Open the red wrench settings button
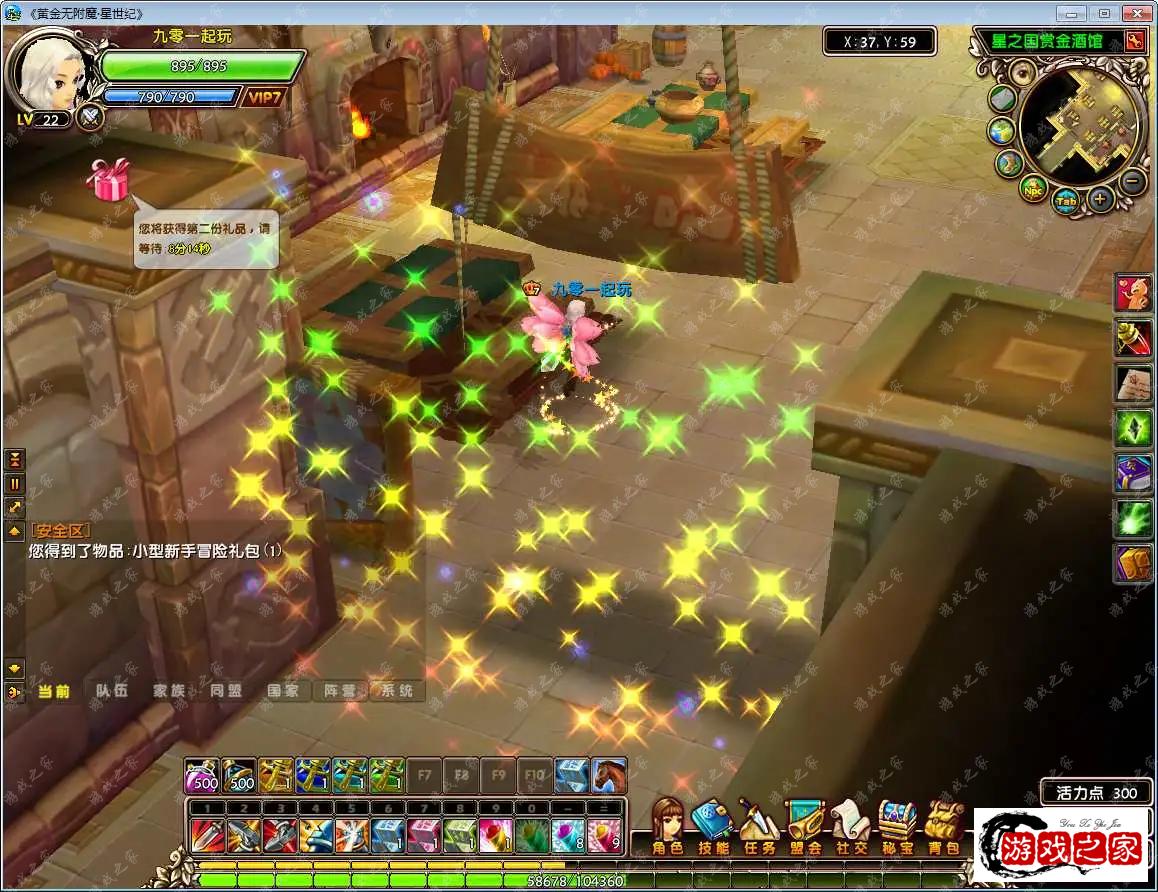 coord(1134,41)
